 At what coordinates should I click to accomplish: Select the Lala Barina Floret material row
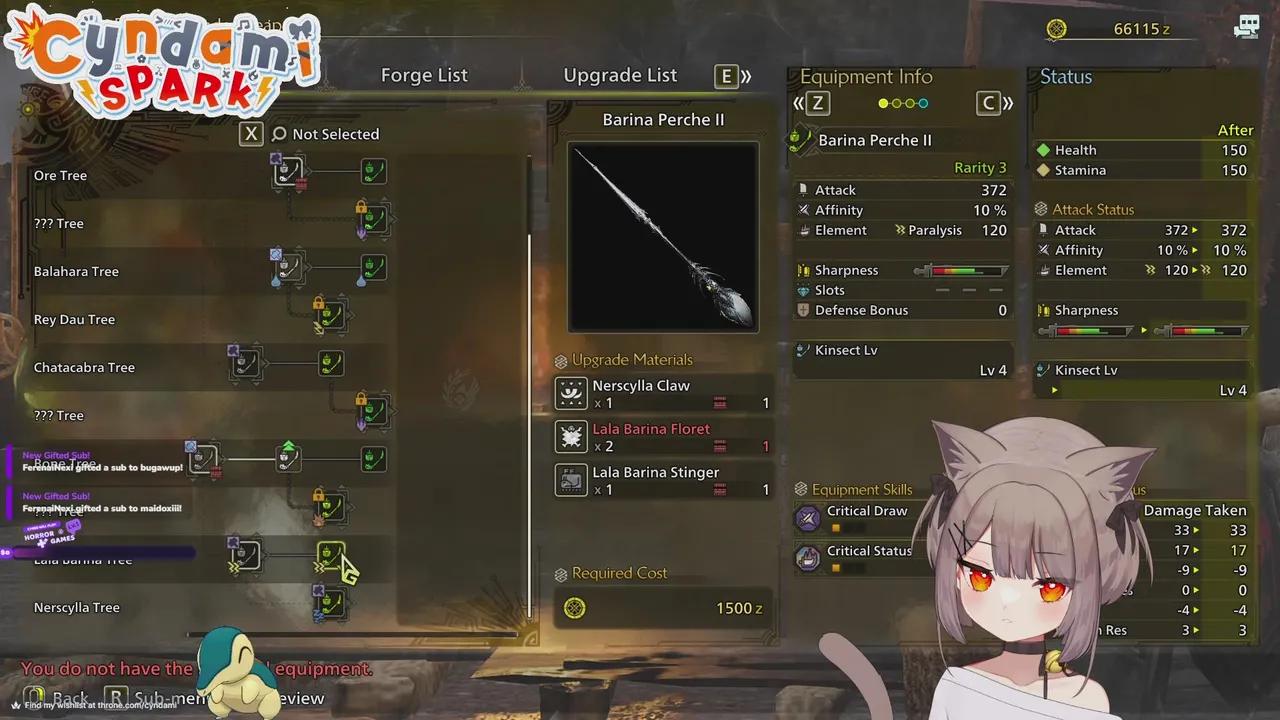[663, 437]
